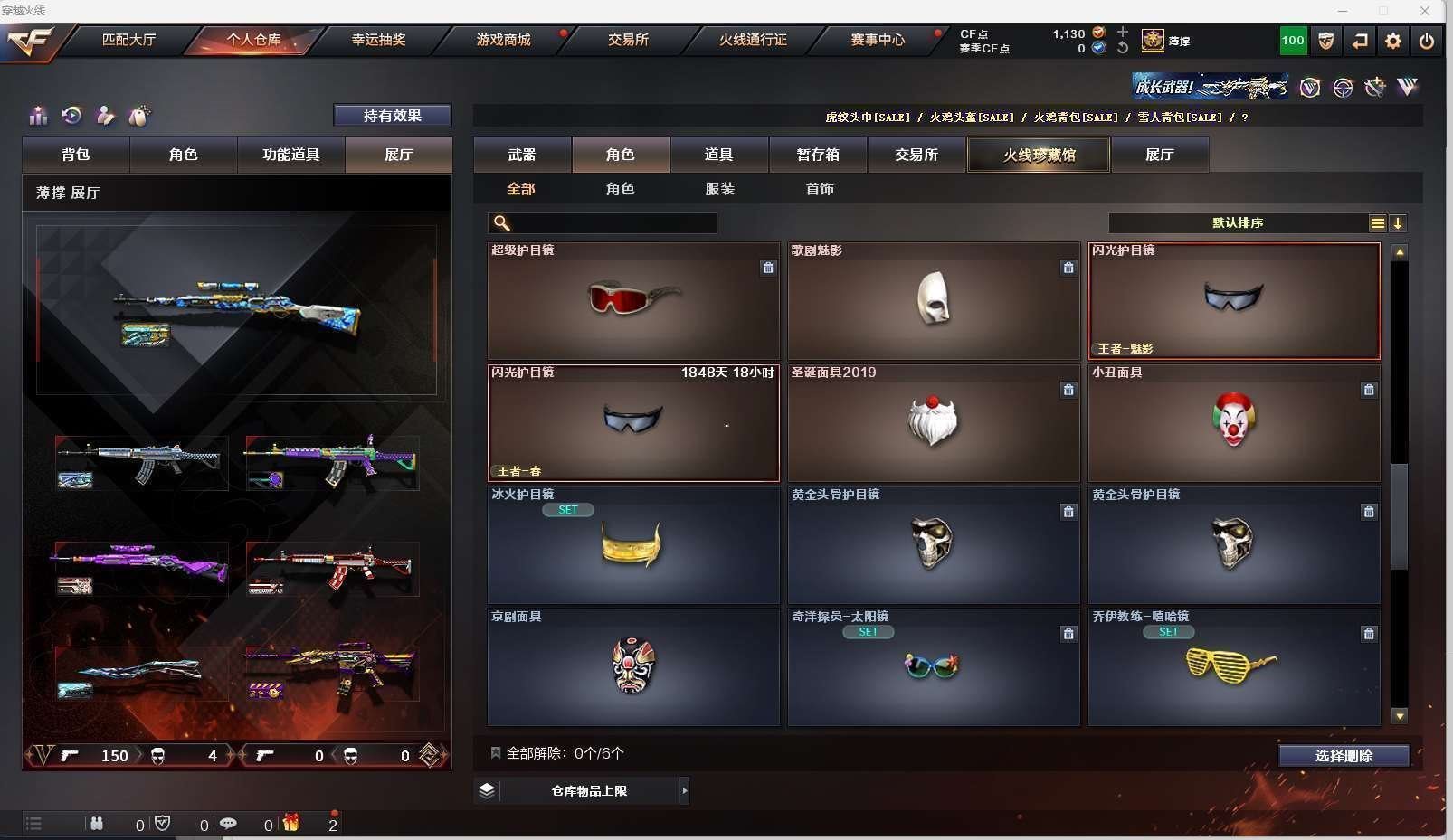This screenshot has width=1453, height=840.
Task: Click the item search field
Action: click(x=612, y=223)
